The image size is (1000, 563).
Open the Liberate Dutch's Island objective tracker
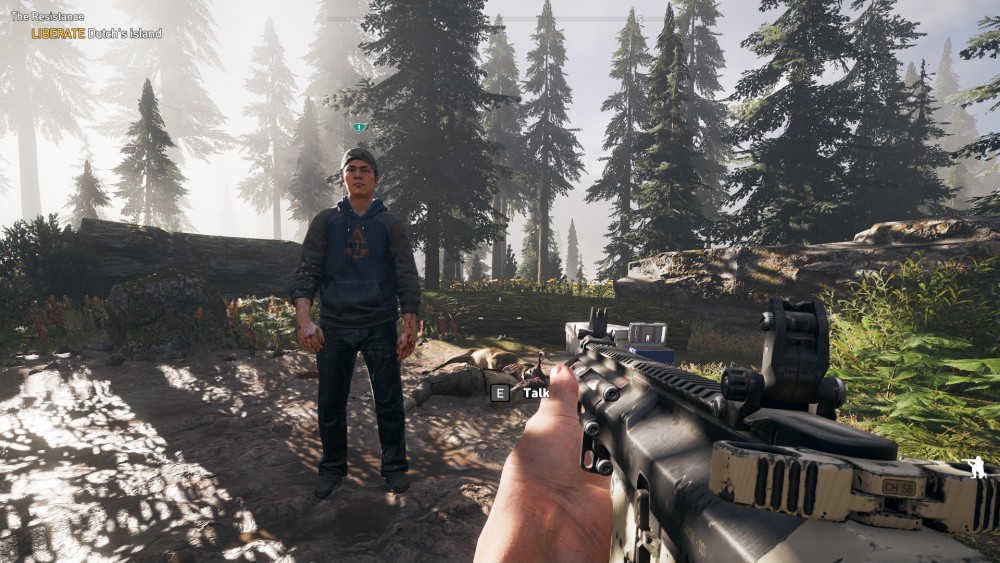96,33
